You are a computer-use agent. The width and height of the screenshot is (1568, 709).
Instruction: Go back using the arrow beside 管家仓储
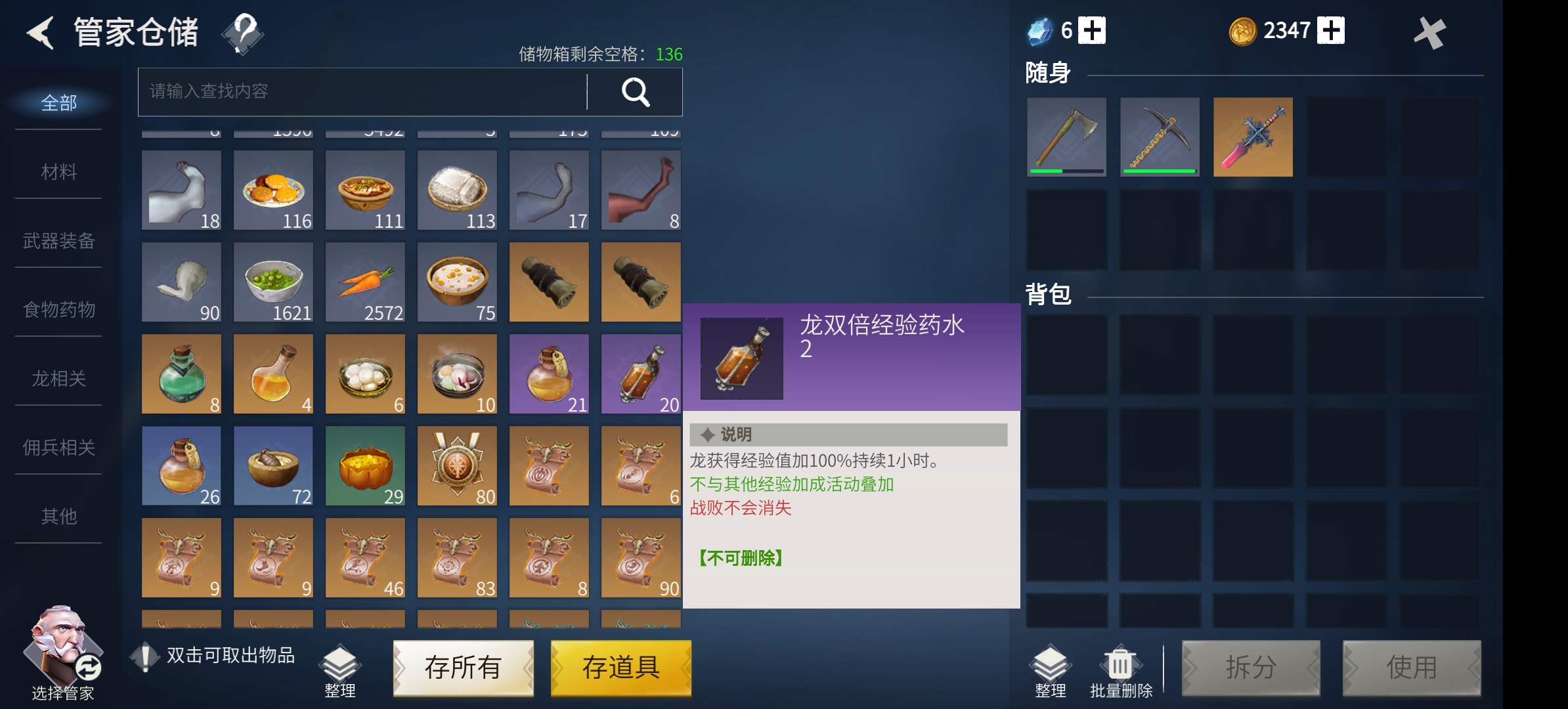click(41, 32)
